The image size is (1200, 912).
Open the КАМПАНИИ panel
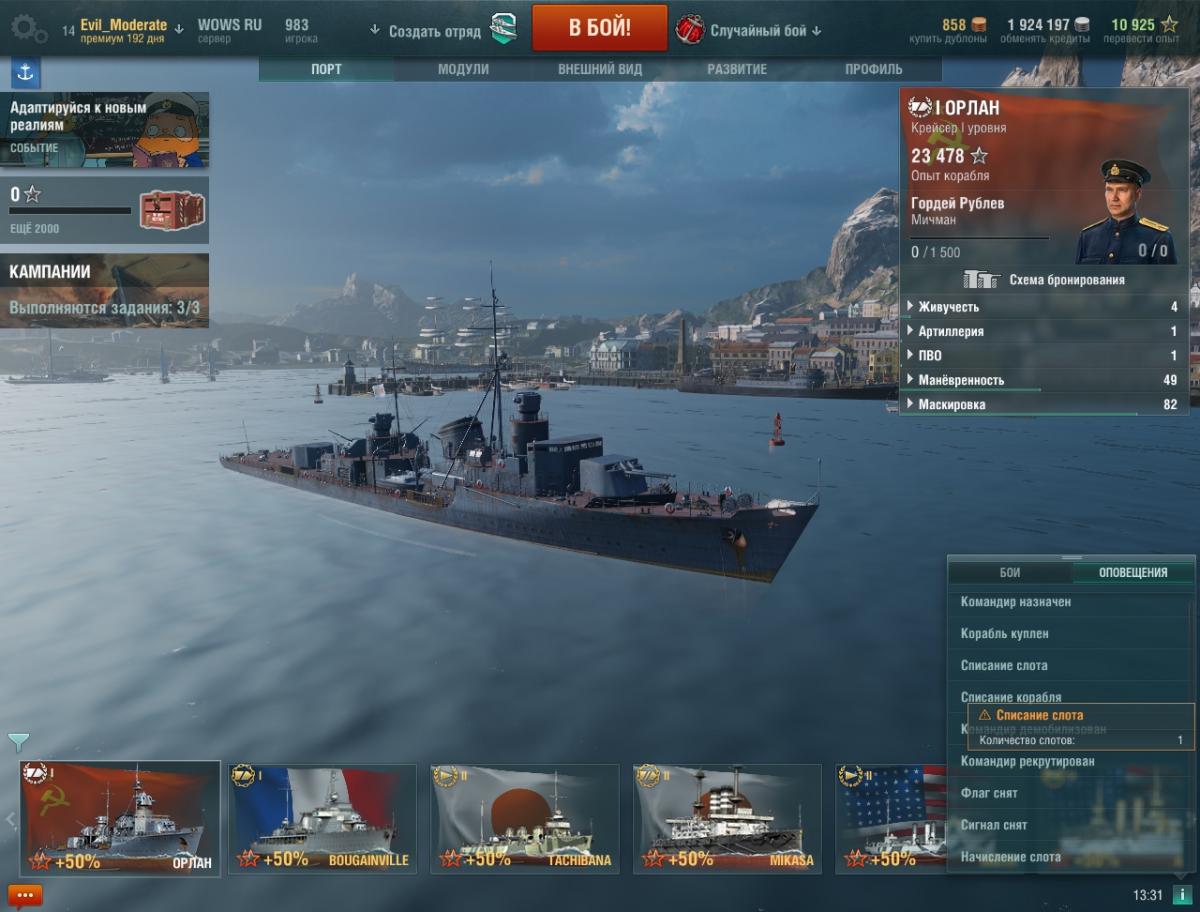tap(105, 290)
